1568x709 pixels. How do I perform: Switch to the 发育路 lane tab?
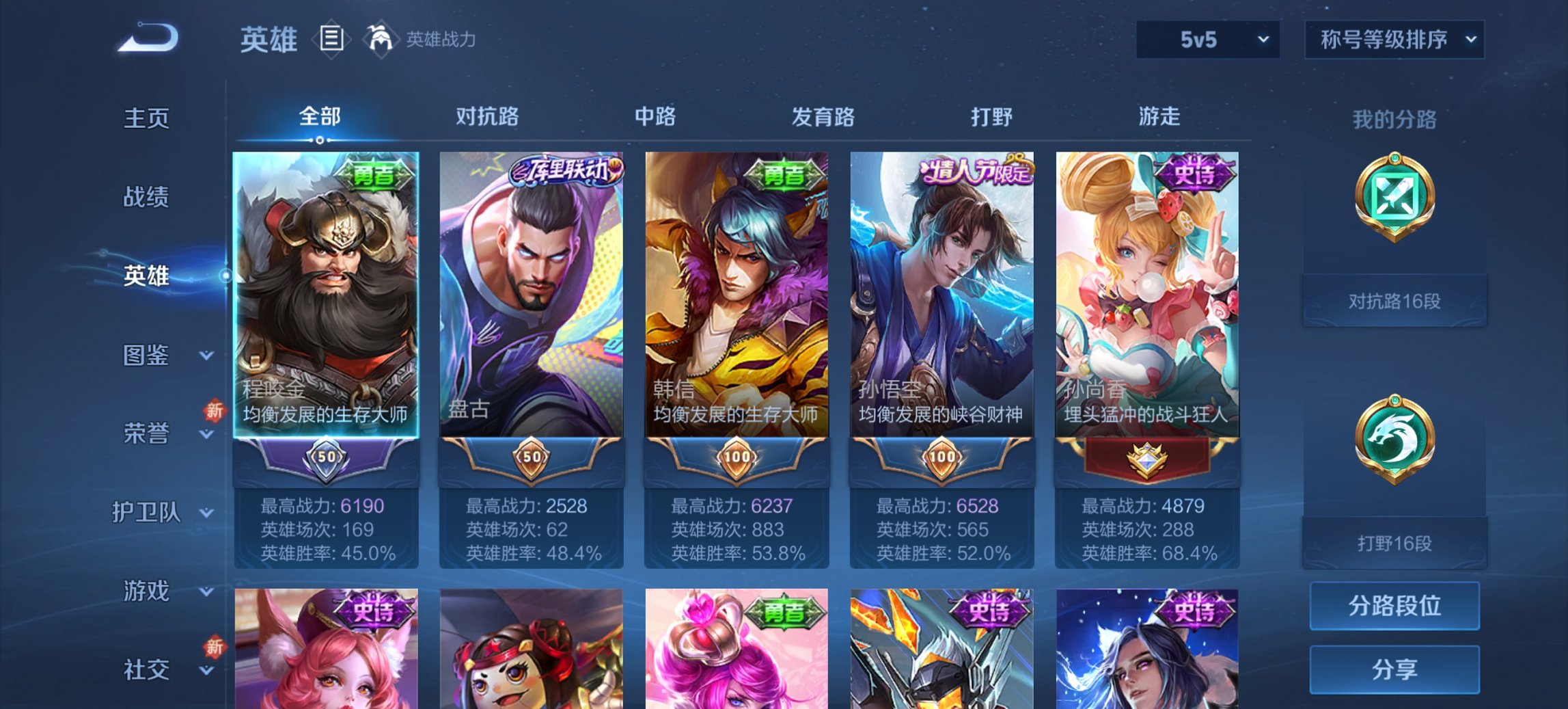[822, 117]
